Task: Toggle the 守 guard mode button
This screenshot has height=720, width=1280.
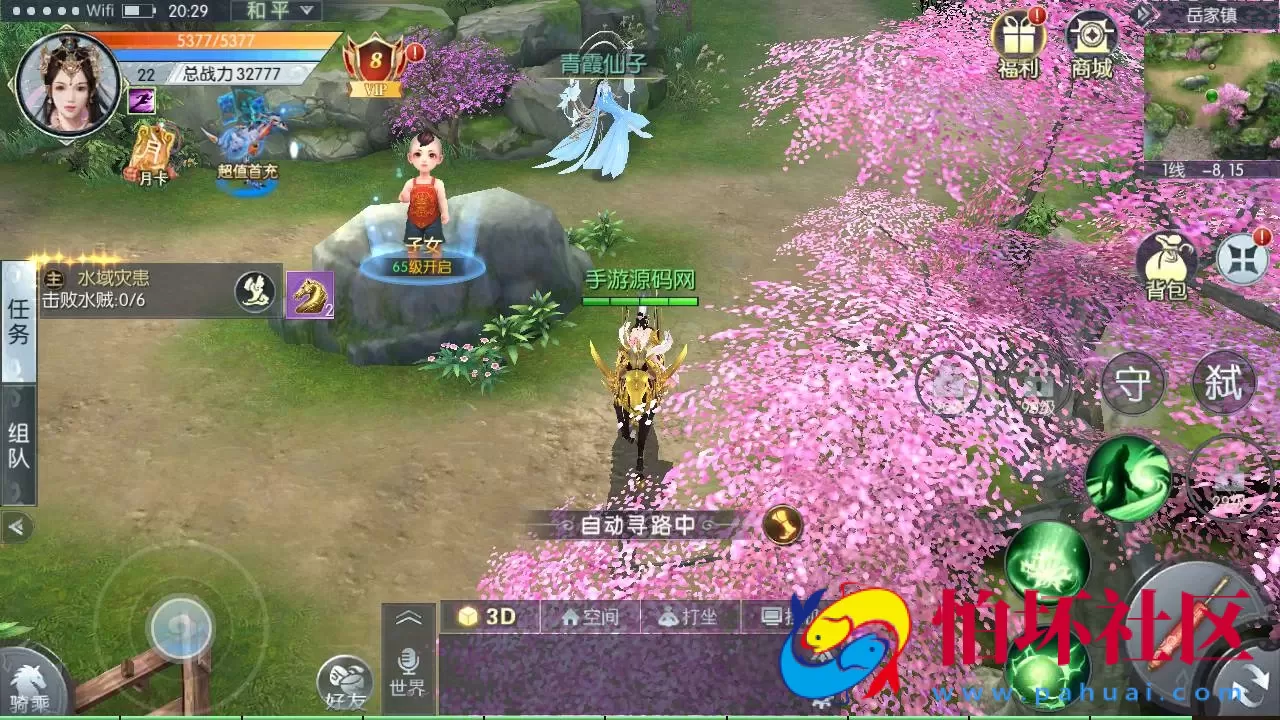Action: coord(1133,383)
